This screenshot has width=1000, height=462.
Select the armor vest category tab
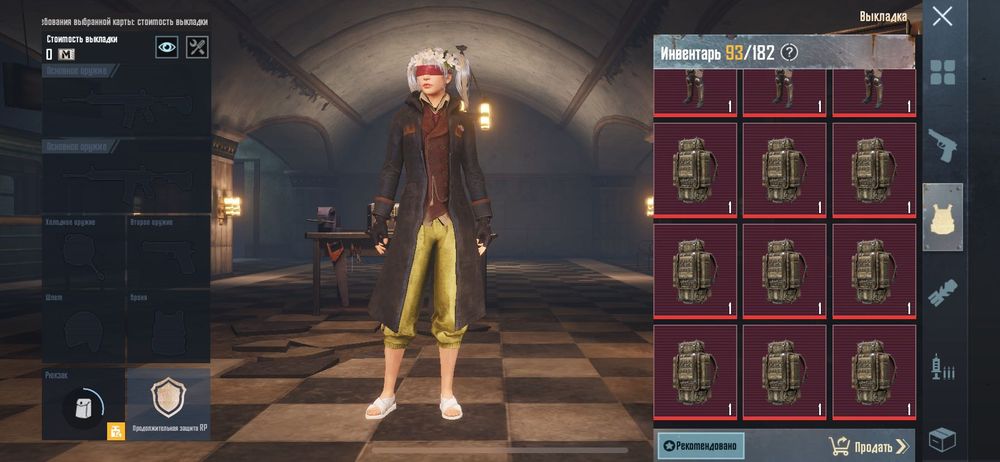tap(942, 216)
